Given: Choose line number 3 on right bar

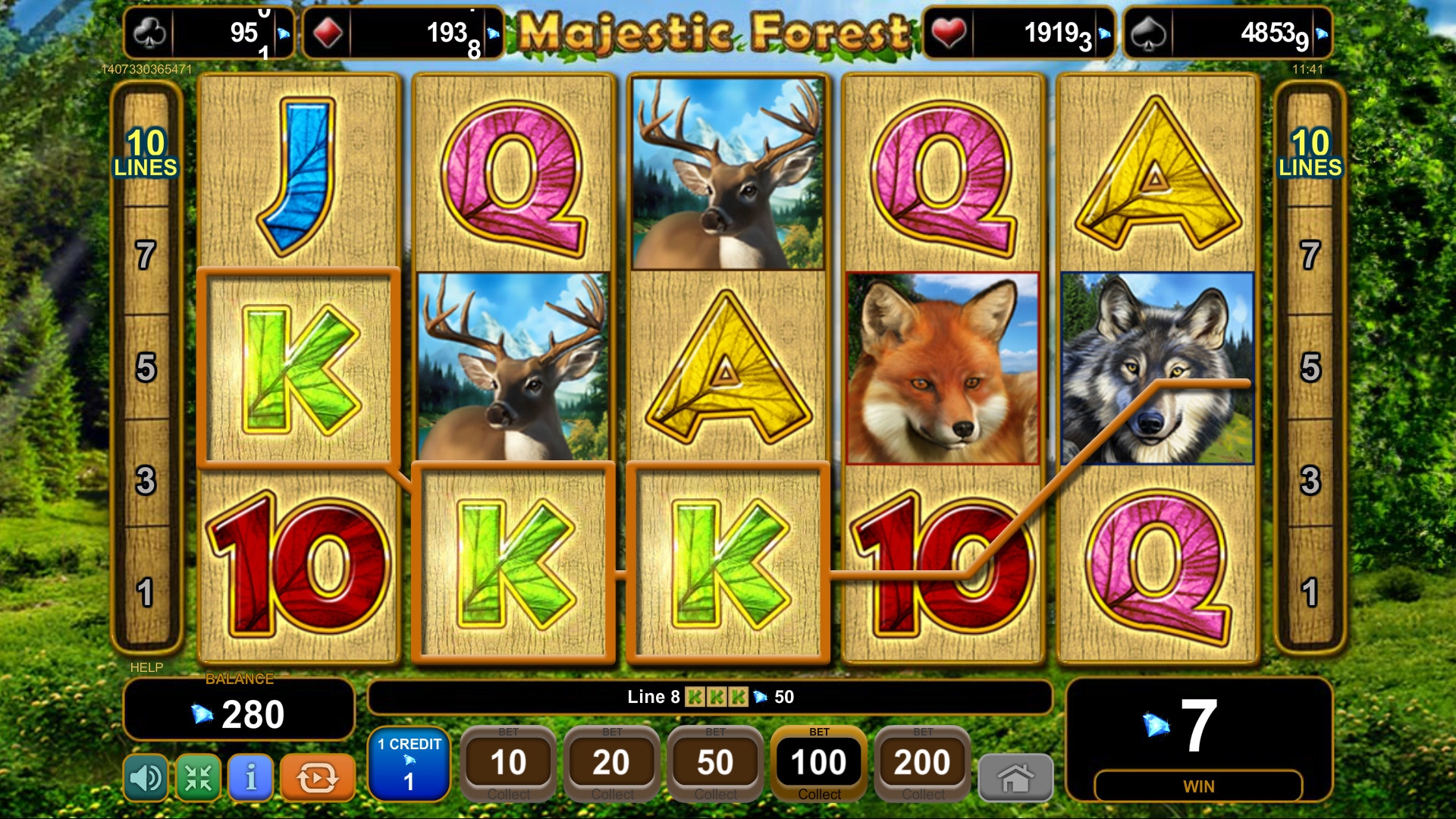Looking at the screenshot, I should pyautogui.click(x=1310, y=480).
